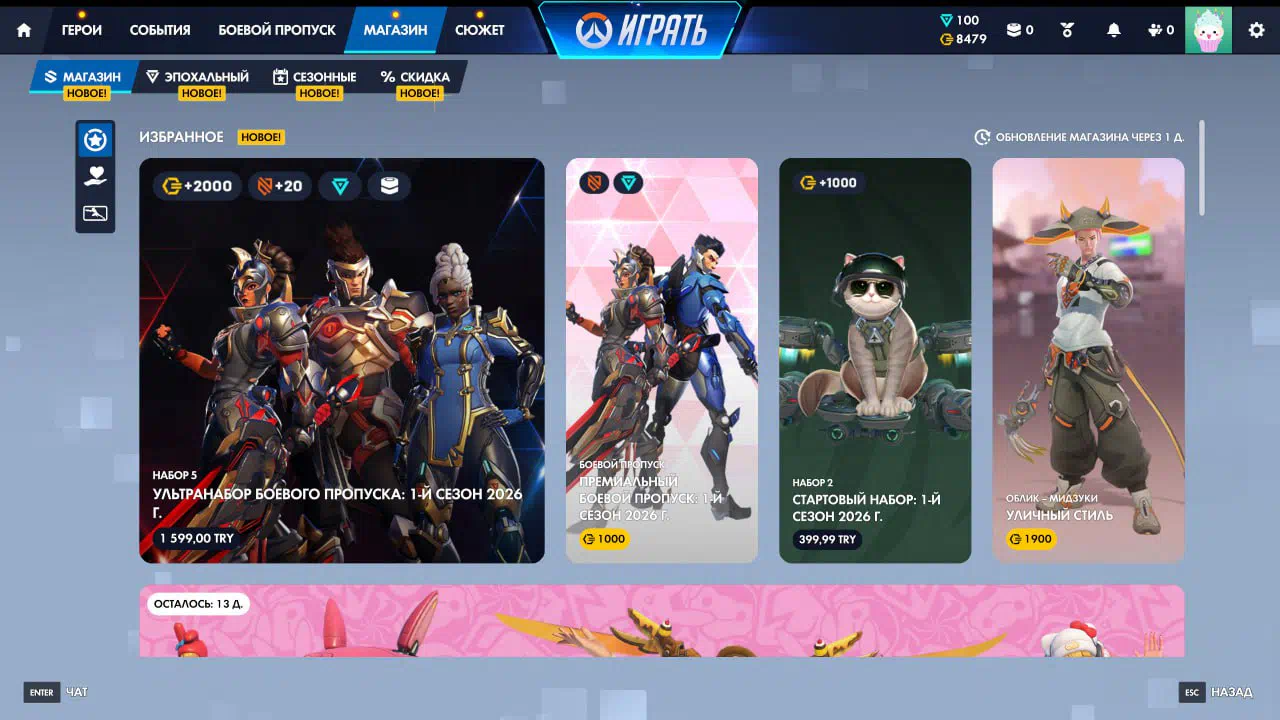Open the События menu
Viewport: 1280px width, 720px height.
(x=160, y=30)
